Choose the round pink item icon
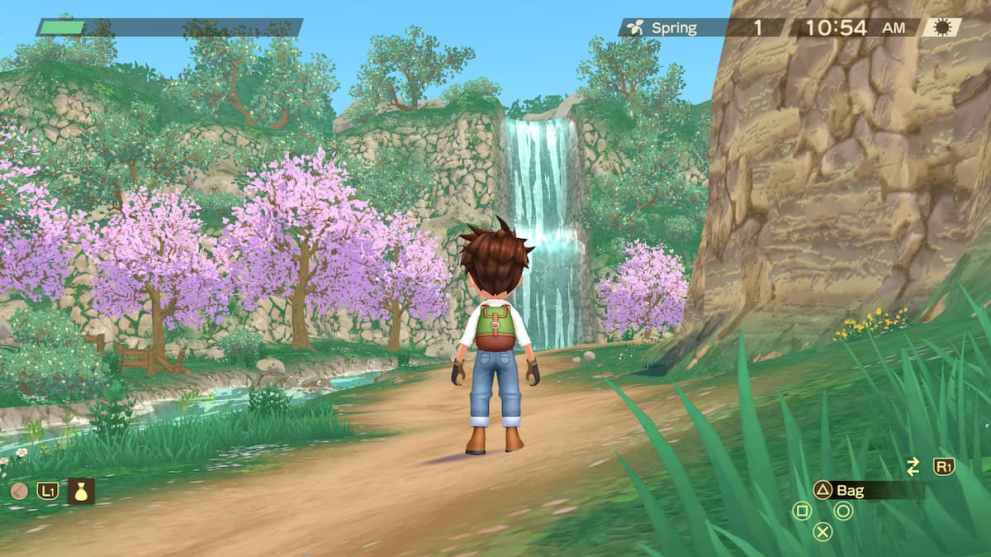This screenshot has width=991, height=557. click(x=19, y=491)
